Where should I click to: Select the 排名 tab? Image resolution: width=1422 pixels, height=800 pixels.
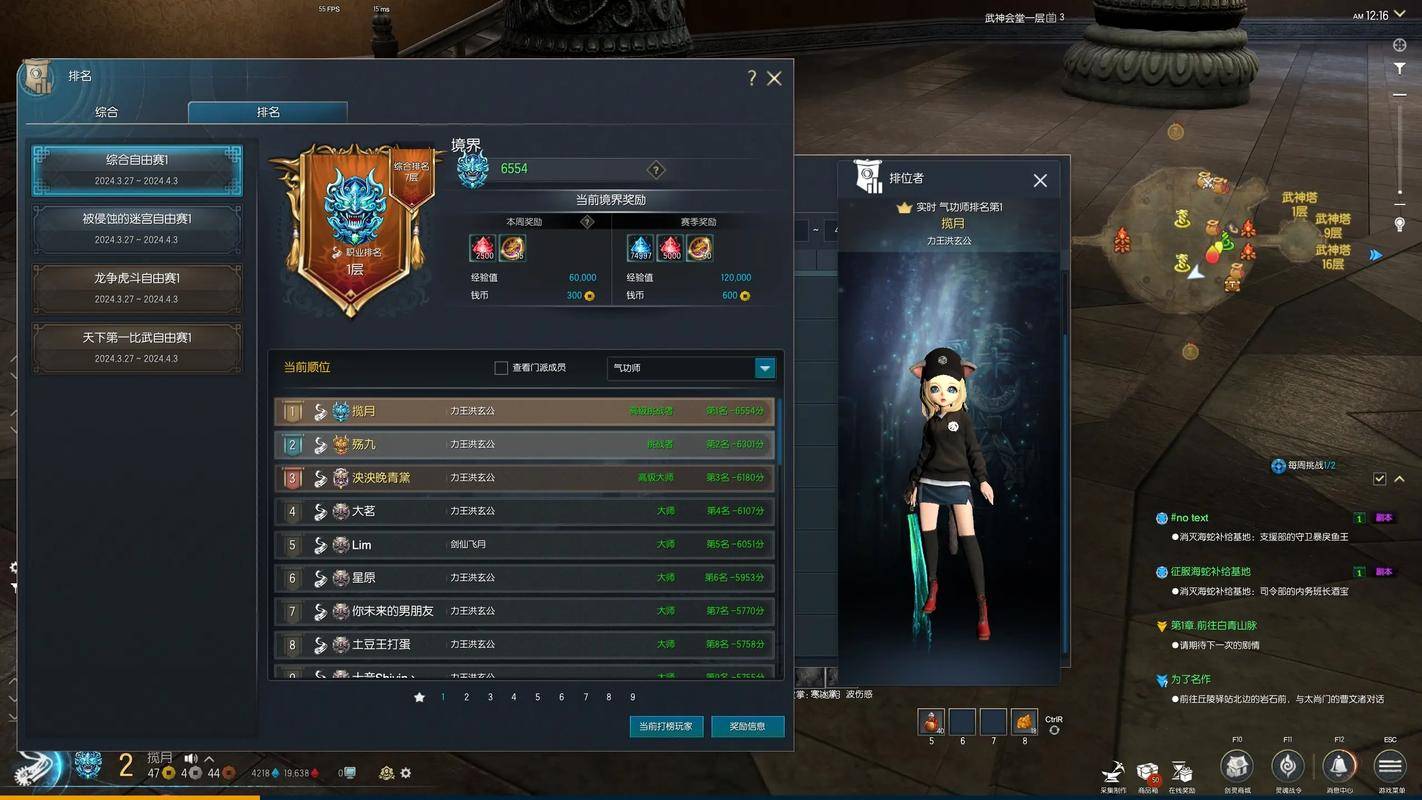[x=266, y=112]
